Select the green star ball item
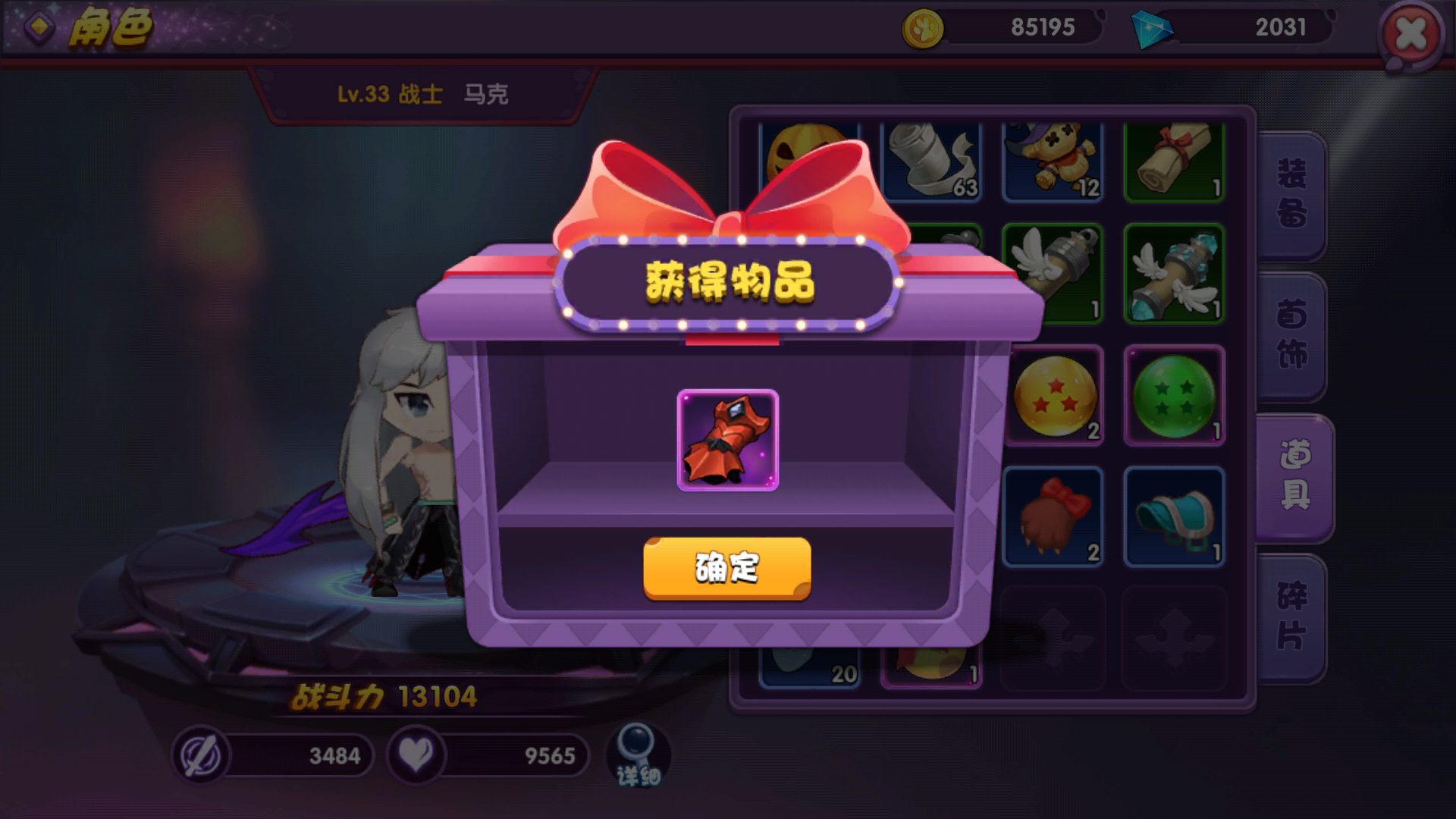The height and width of the screenshot is (819, 1456). (x=1174, y=396)
